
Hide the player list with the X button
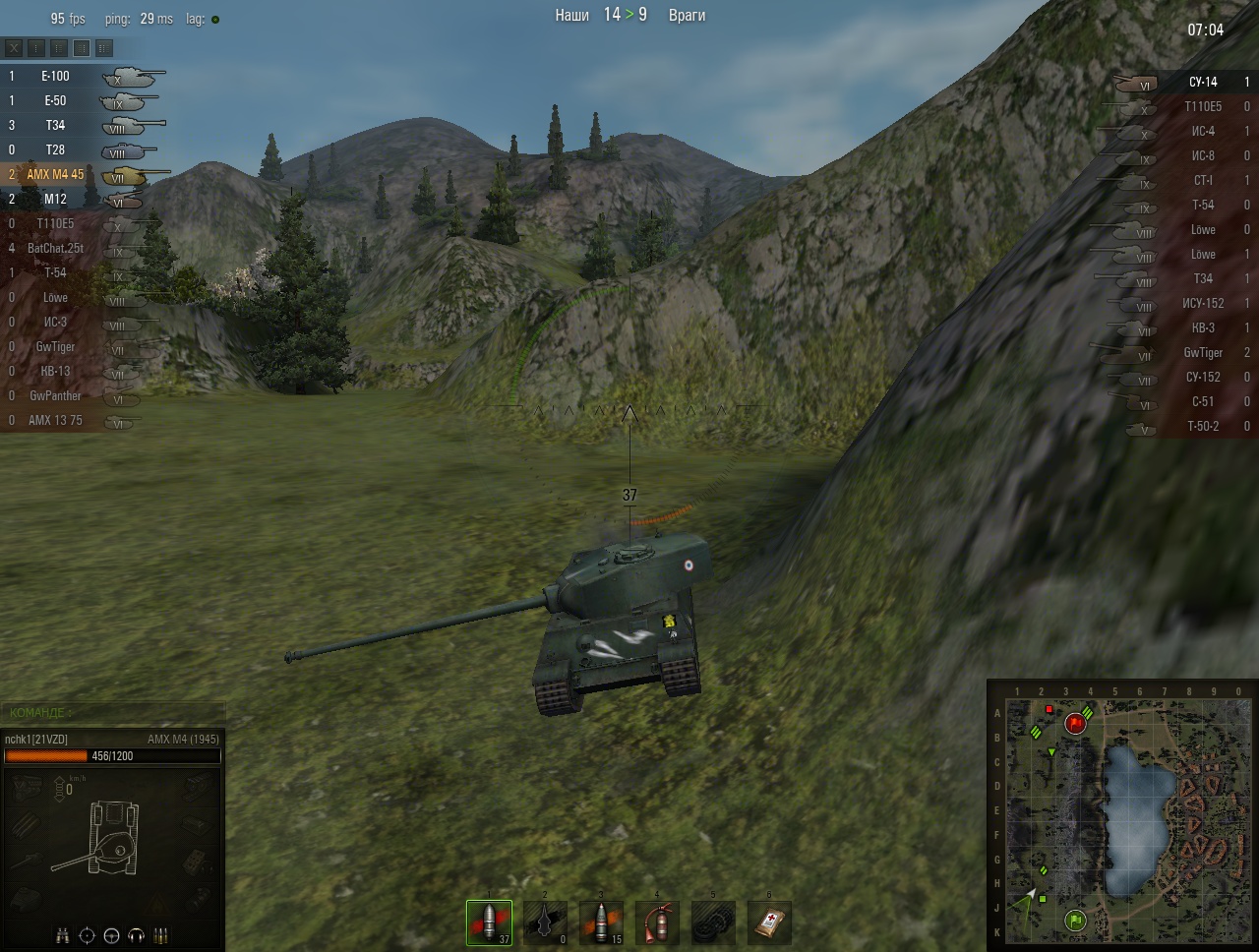point(15,47)
